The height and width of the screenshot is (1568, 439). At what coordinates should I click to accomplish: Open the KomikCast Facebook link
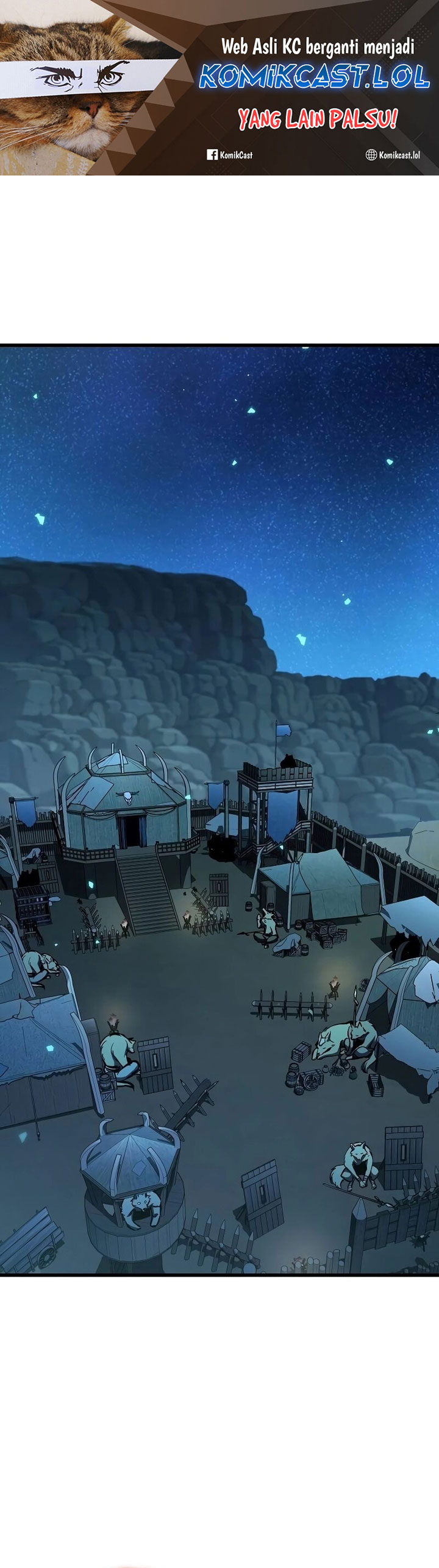pos(230,155)
